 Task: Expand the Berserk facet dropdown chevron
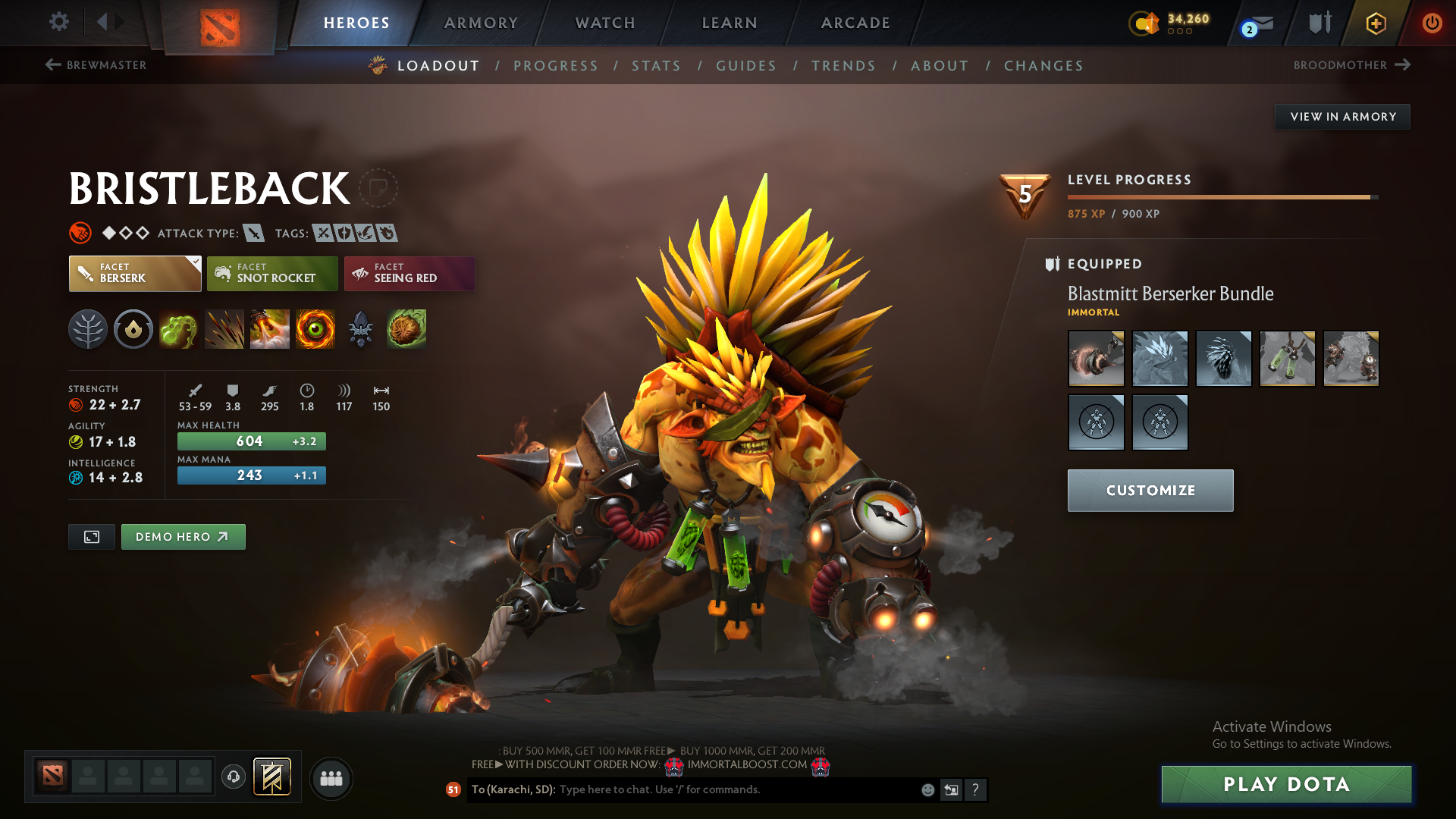pyautogui.click(x=196, y=261)
